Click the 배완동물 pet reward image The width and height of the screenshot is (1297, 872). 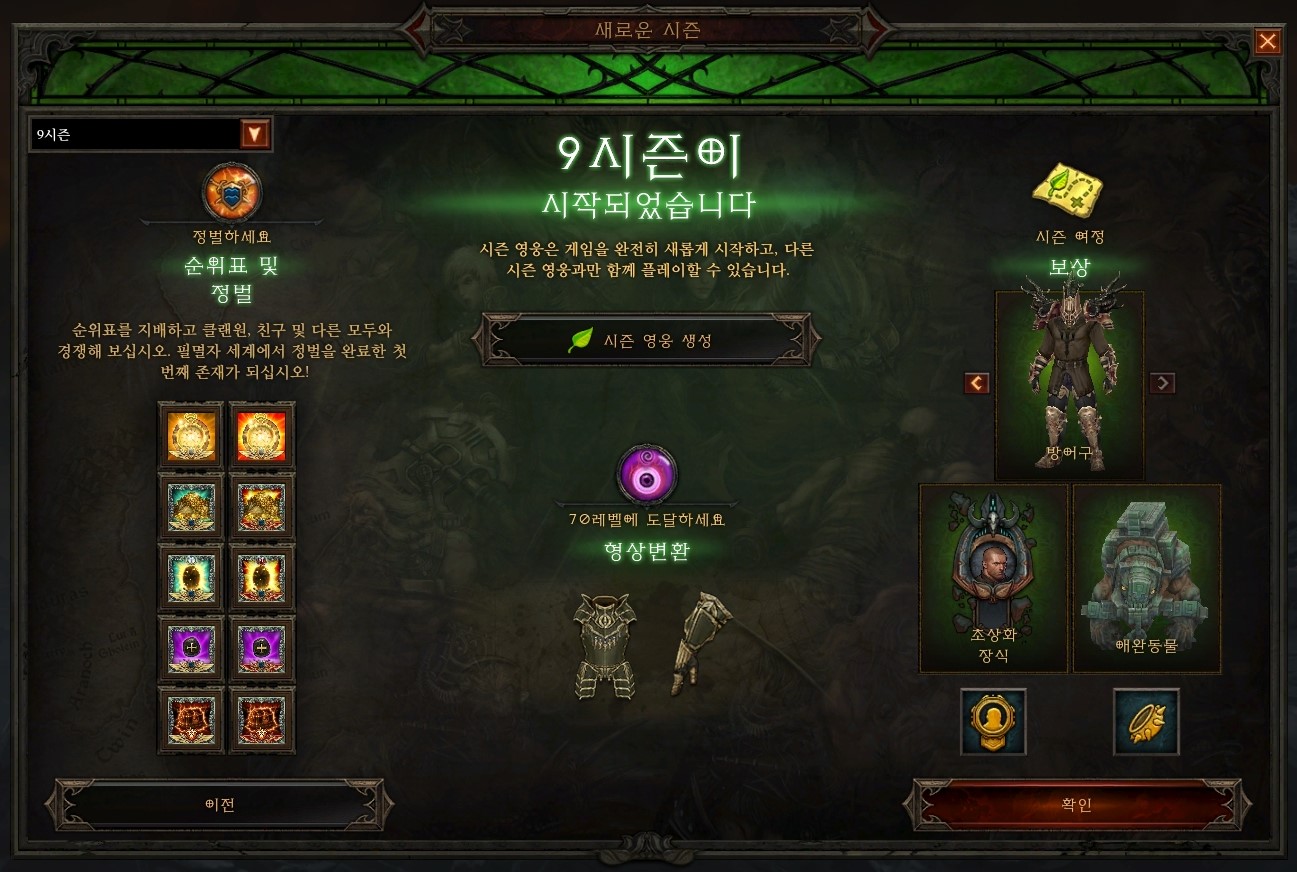pyautogui.click(x=1146, y=575)
